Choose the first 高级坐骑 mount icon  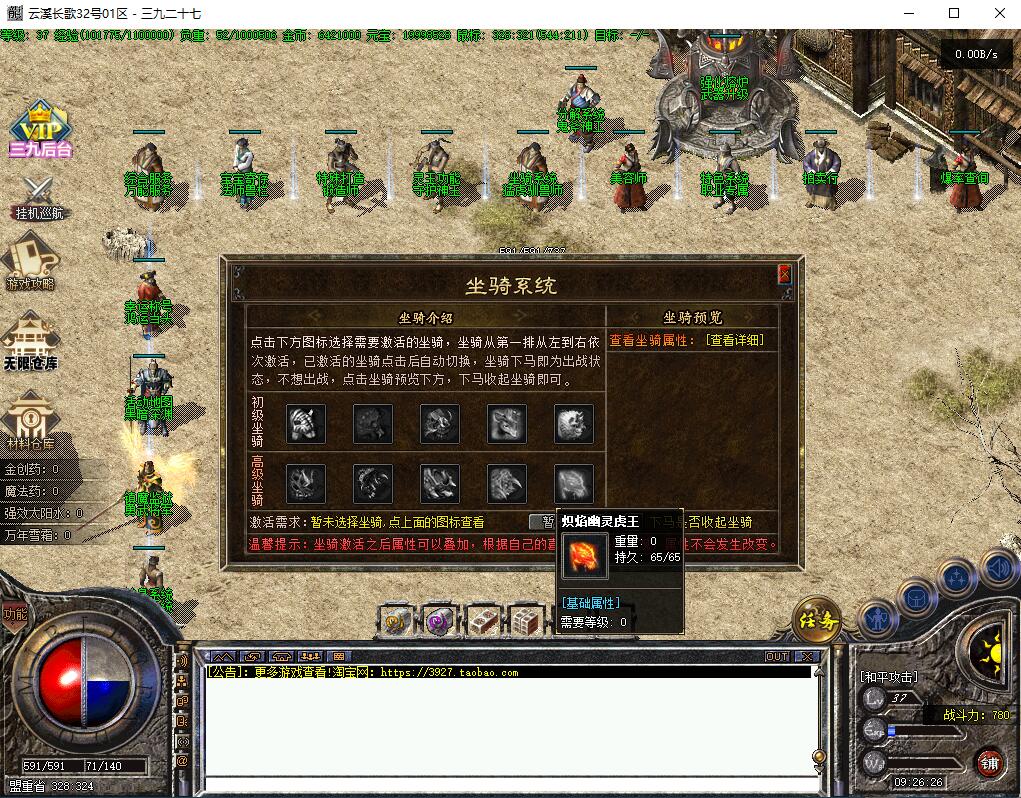coord(306,484)
